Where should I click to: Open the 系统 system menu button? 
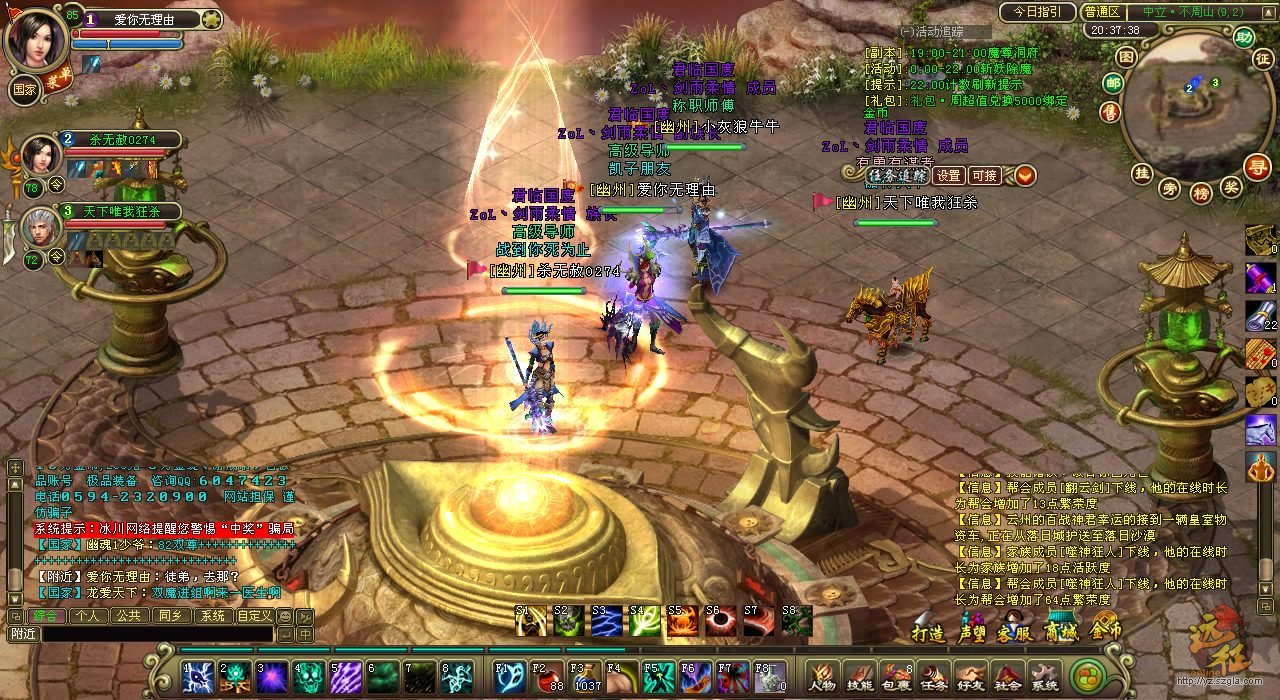point(1044,677)
